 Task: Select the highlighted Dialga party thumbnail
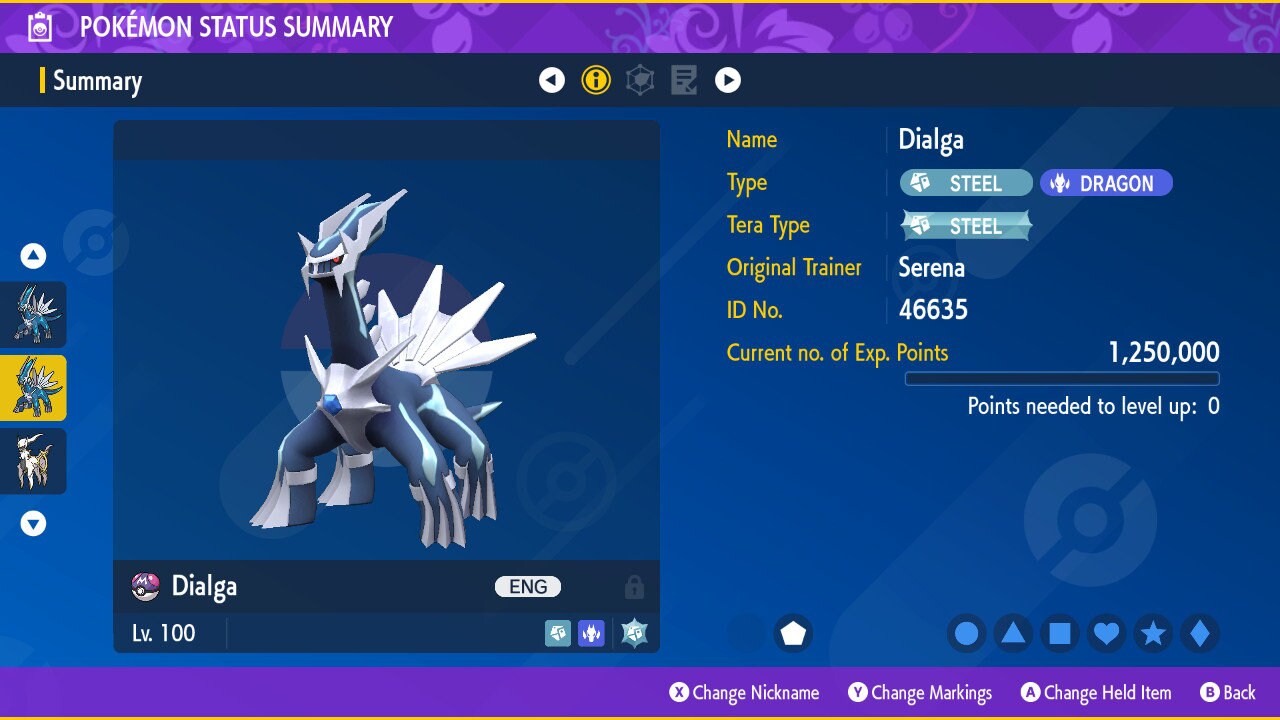coord(34,388)
